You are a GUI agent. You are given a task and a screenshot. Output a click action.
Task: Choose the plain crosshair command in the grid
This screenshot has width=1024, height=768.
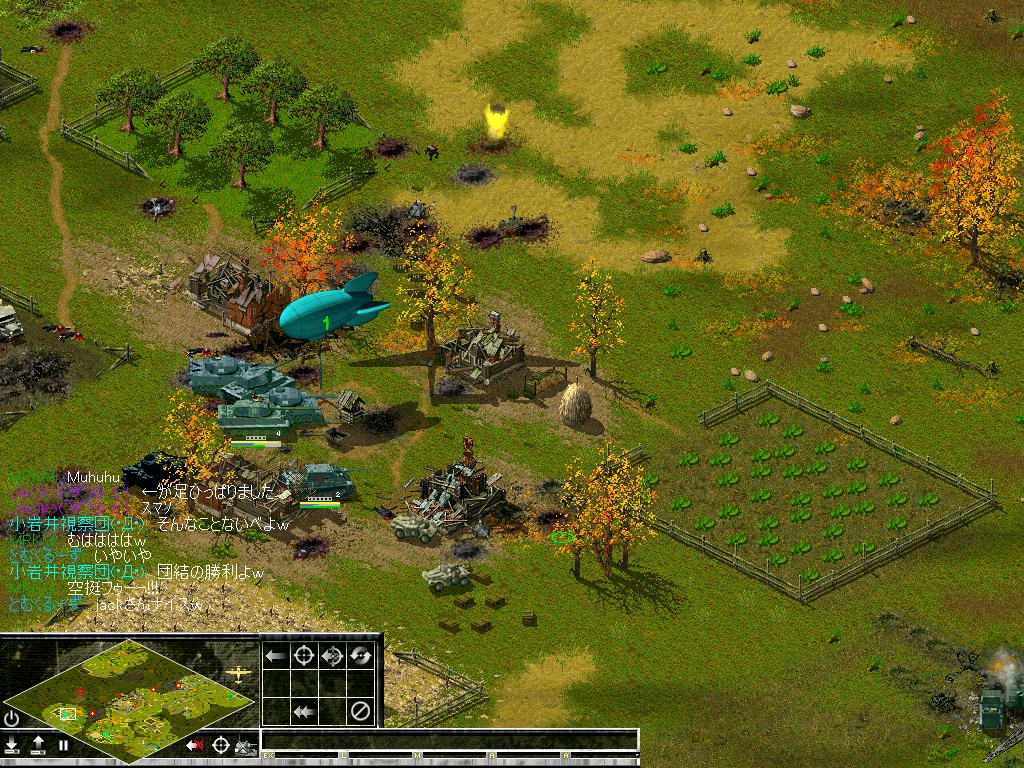(x=303, y=656)
